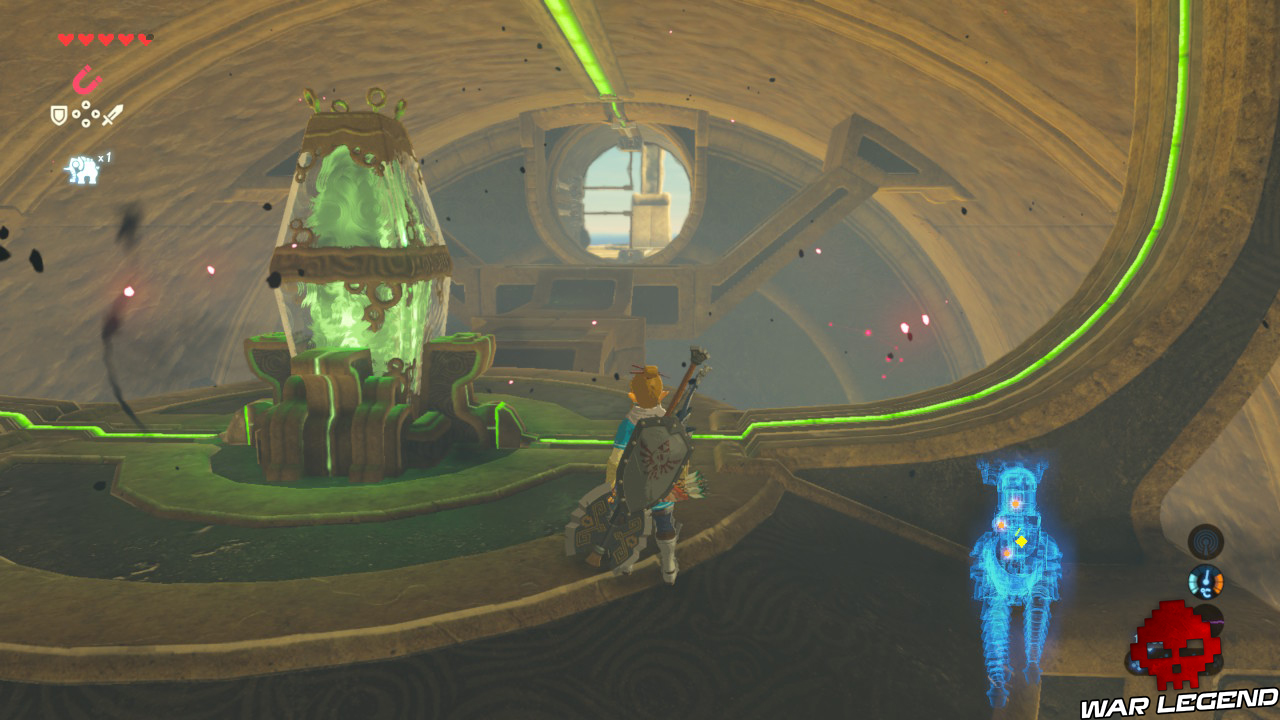1280x720 pixels.
Task: Select the Magnesis rune icon
Action: click(x=87, y=79)
